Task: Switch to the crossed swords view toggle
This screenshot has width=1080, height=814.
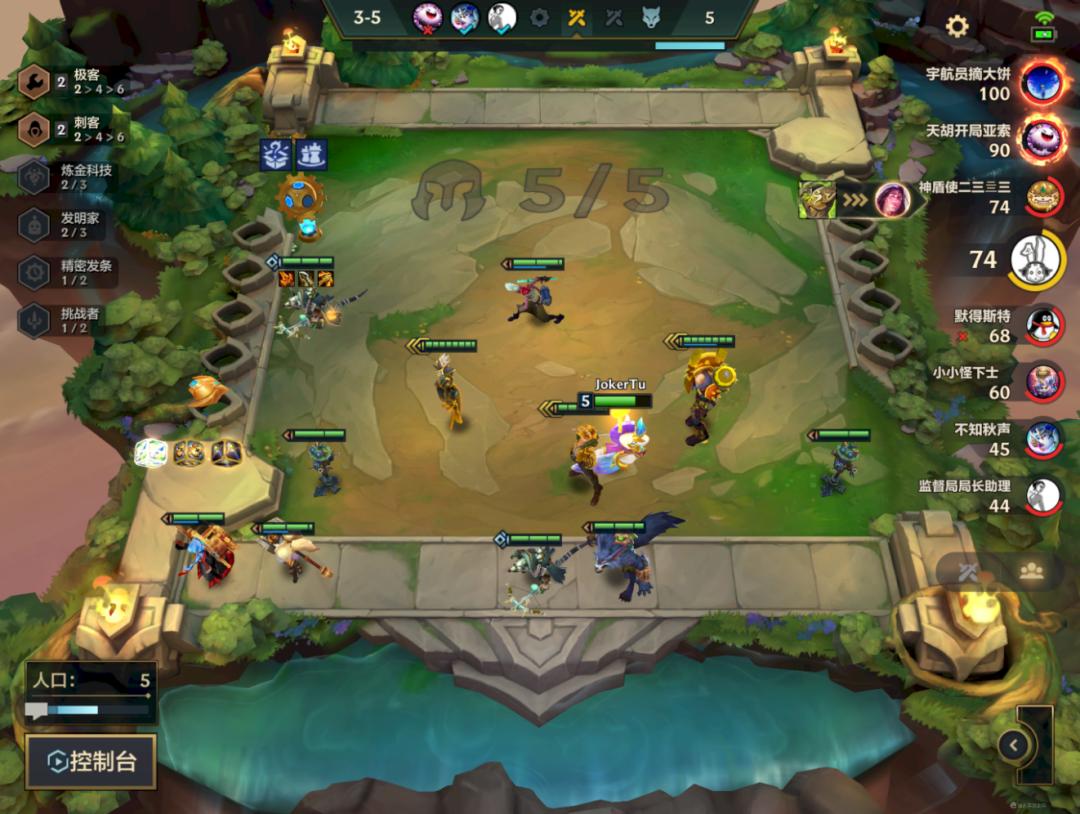Action: click(x=968, y=571)
